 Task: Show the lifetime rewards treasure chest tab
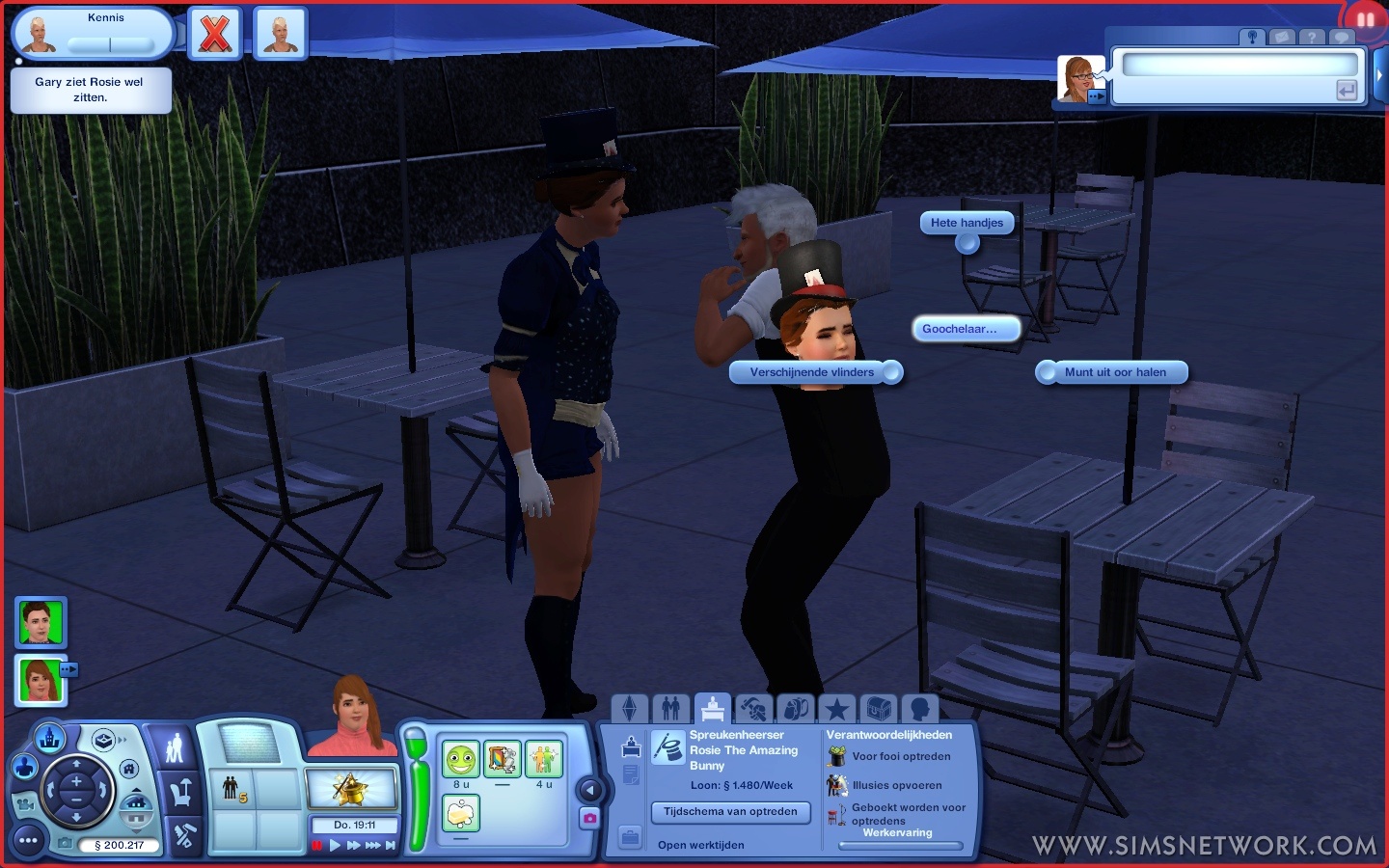[x=878, y=709]
